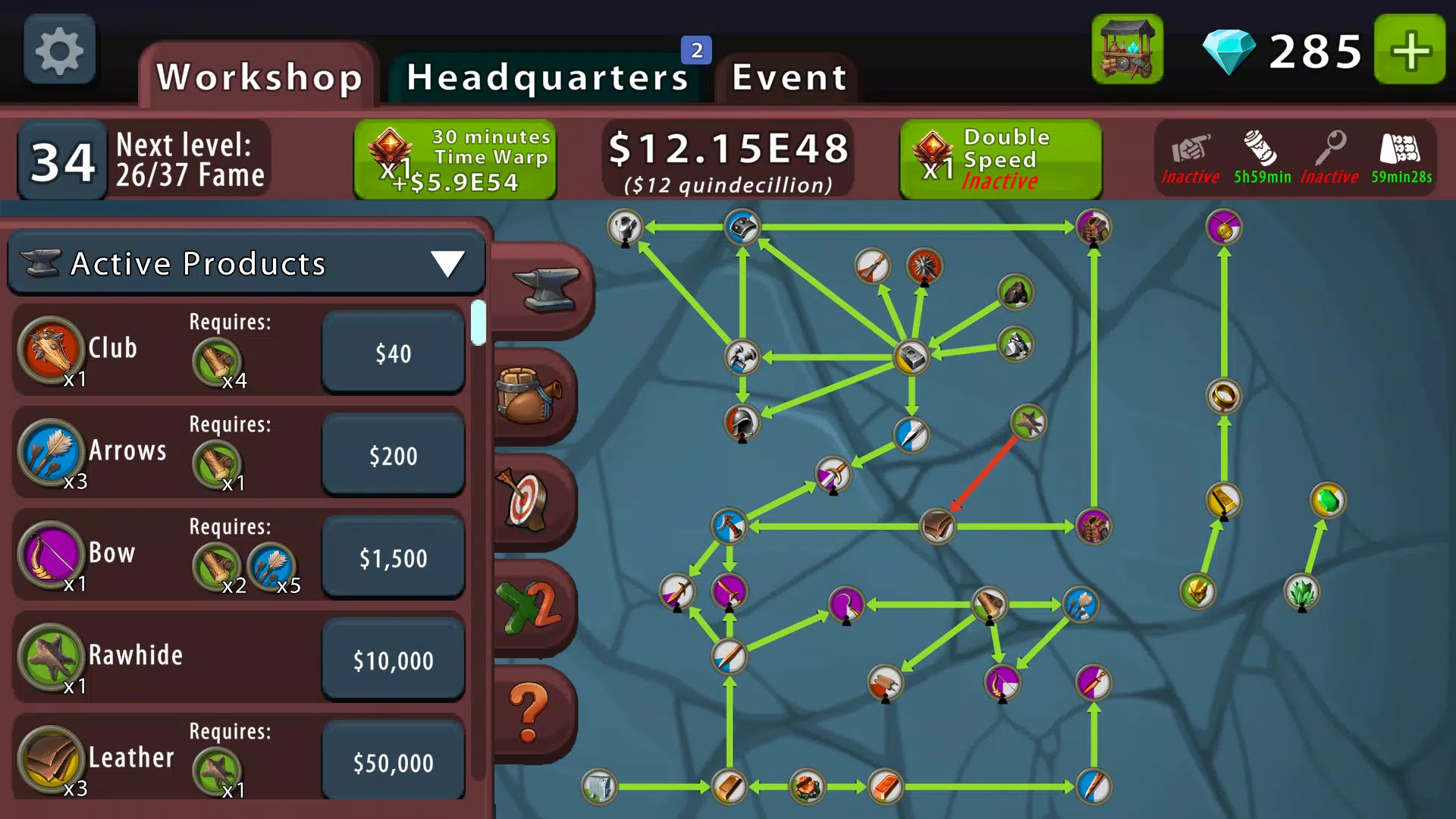
Task: Select the Leather node highlighted by red arrow
Action: pyautogui.click(x=940, y=526)
